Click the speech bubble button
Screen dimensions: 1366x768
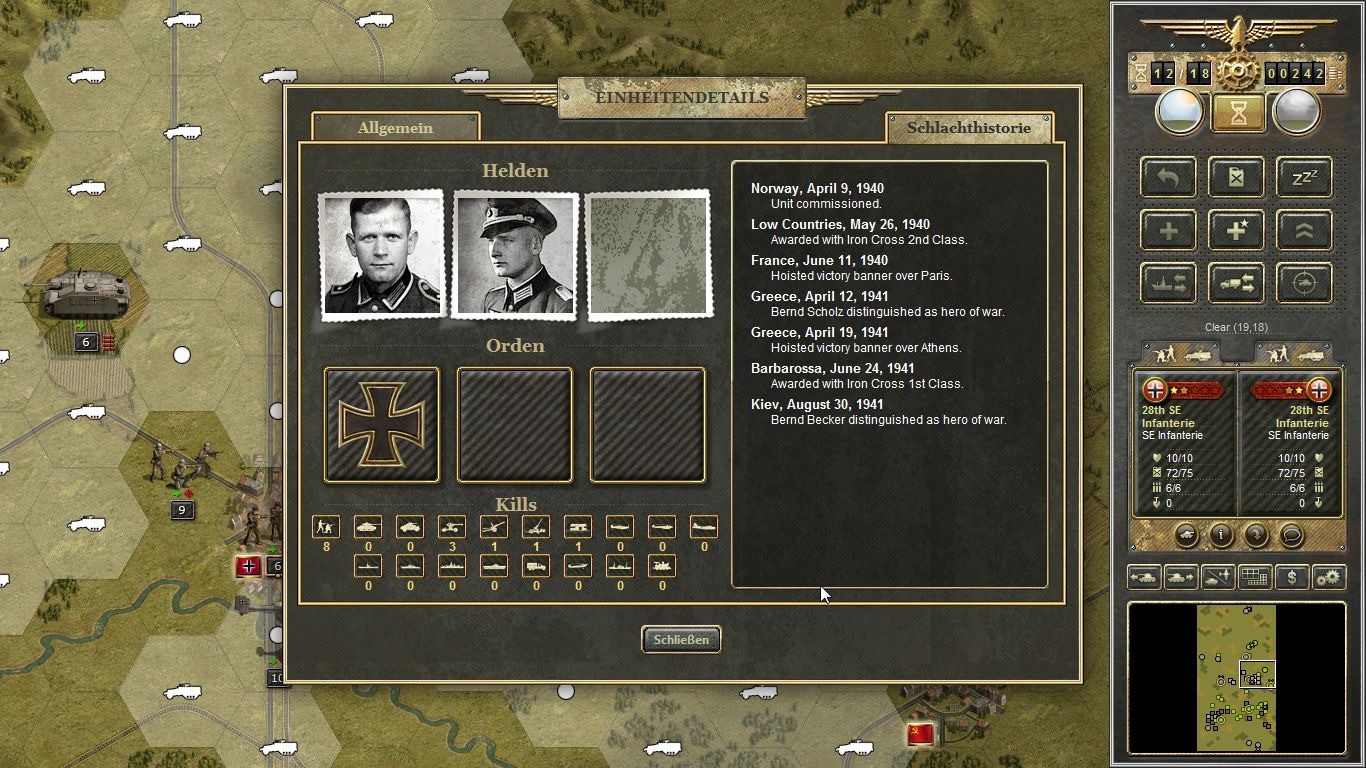1291,535
